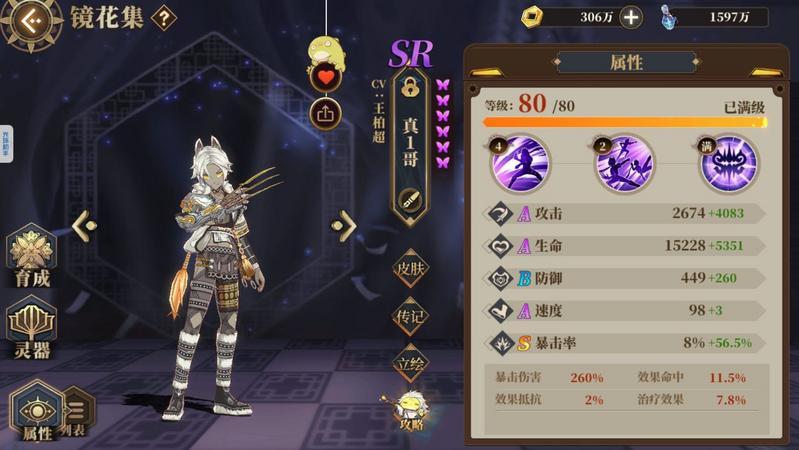799x450 pixels.
Task: Open the help question mark next to 镜花集
Action: [x=163, y=17]
